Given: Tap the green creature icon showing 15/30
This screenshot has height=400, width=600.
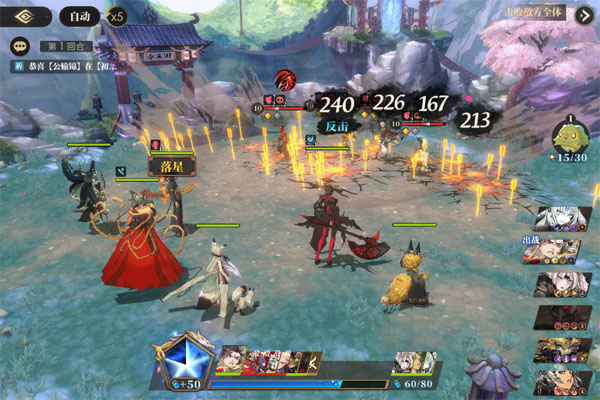Looking at the screenshot, I should coord(570,137).
